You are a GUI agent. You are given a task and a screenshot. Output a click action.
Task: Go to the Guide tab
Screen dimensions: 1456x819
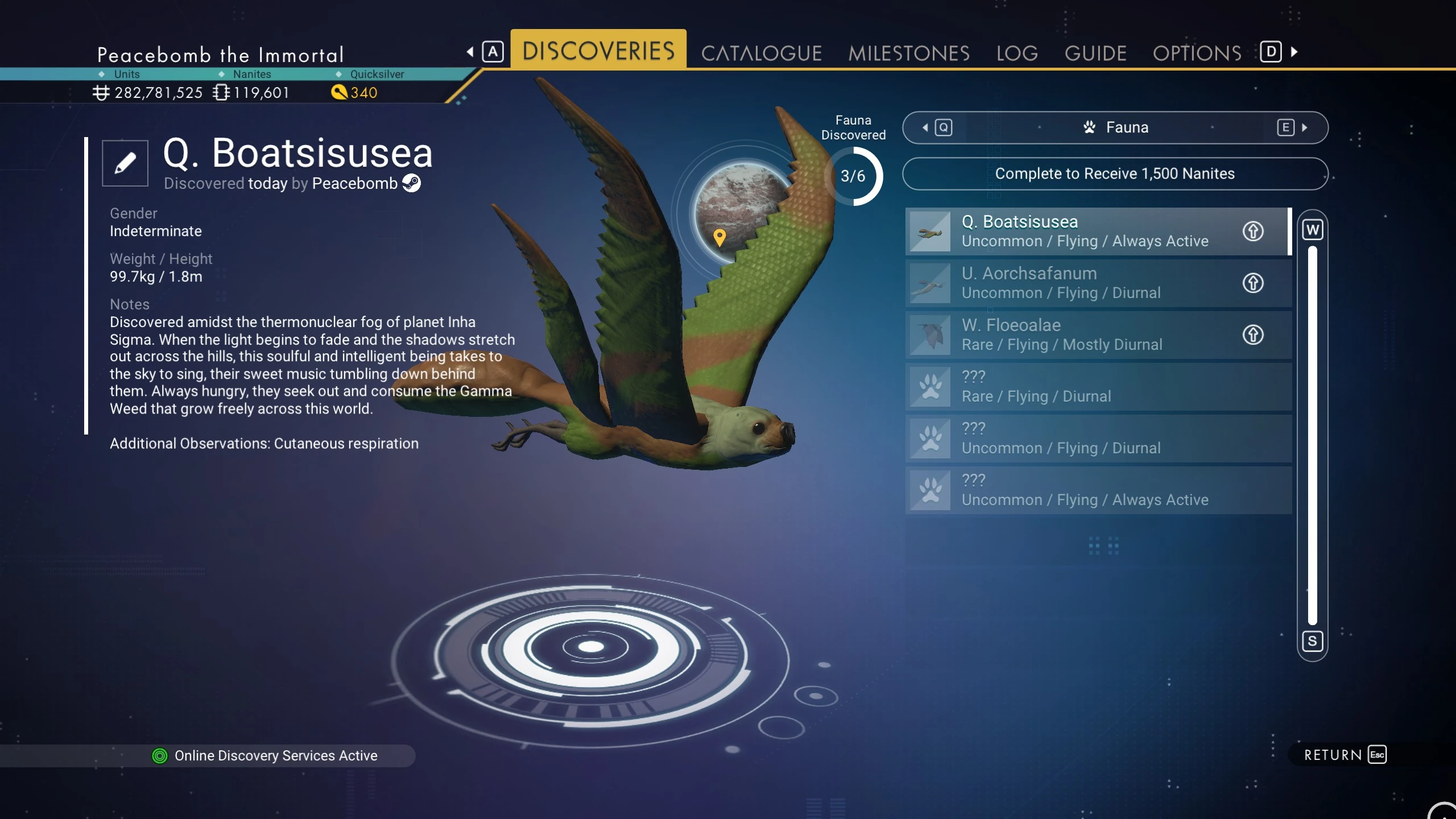click(1095, 53)
